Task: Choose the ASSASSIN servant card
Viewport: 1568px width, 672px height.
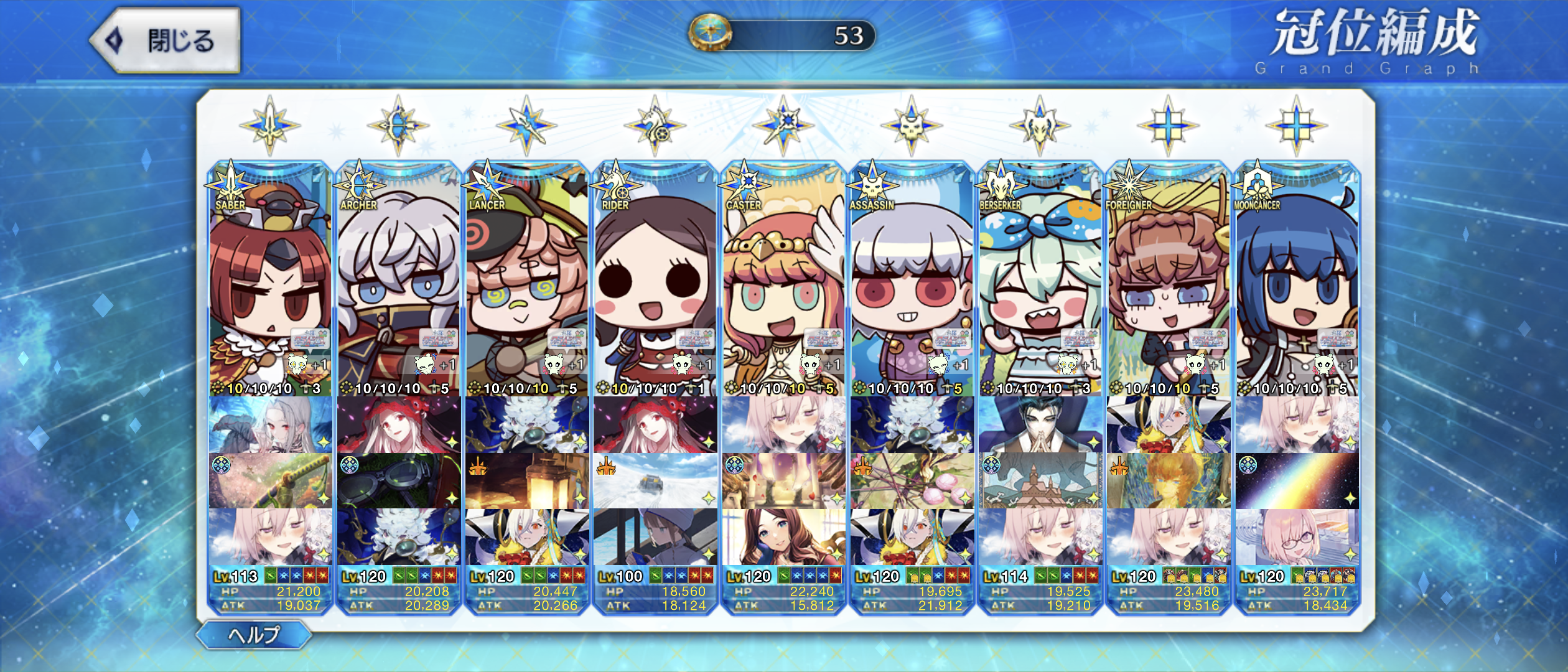Action: click(x=911, y=280)
